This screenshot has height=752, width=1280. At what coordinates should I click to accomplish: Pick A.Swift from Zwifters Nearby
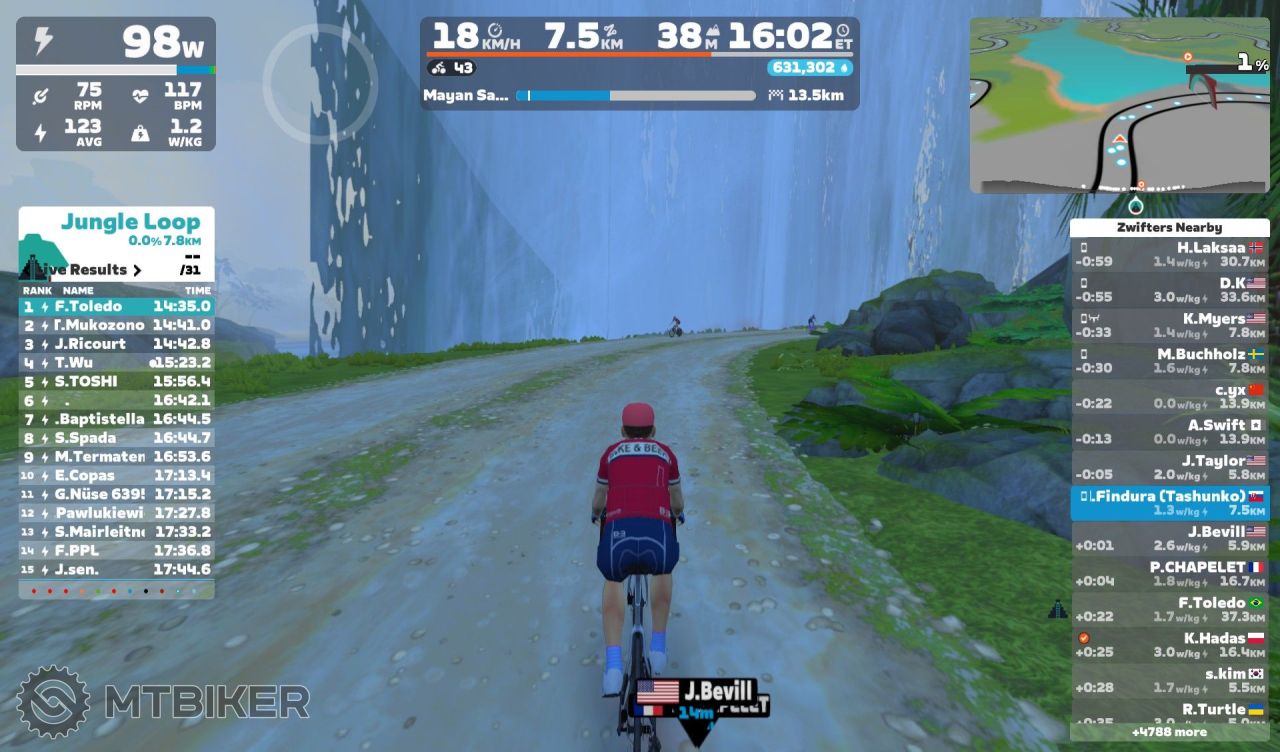tap(1169, 431)
